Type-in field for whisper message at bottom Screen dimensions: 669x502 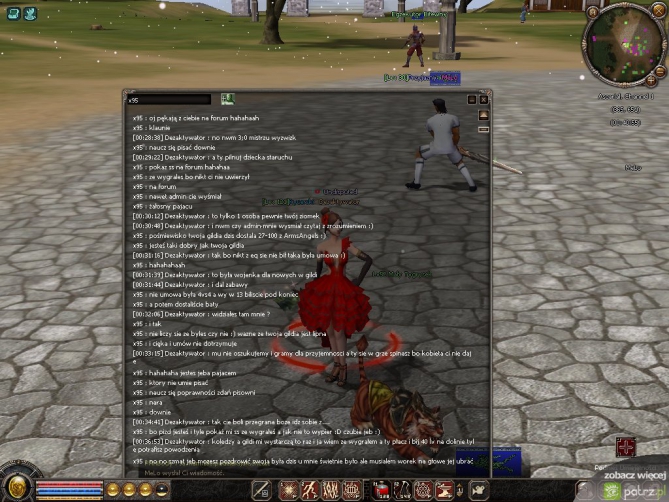300,470
